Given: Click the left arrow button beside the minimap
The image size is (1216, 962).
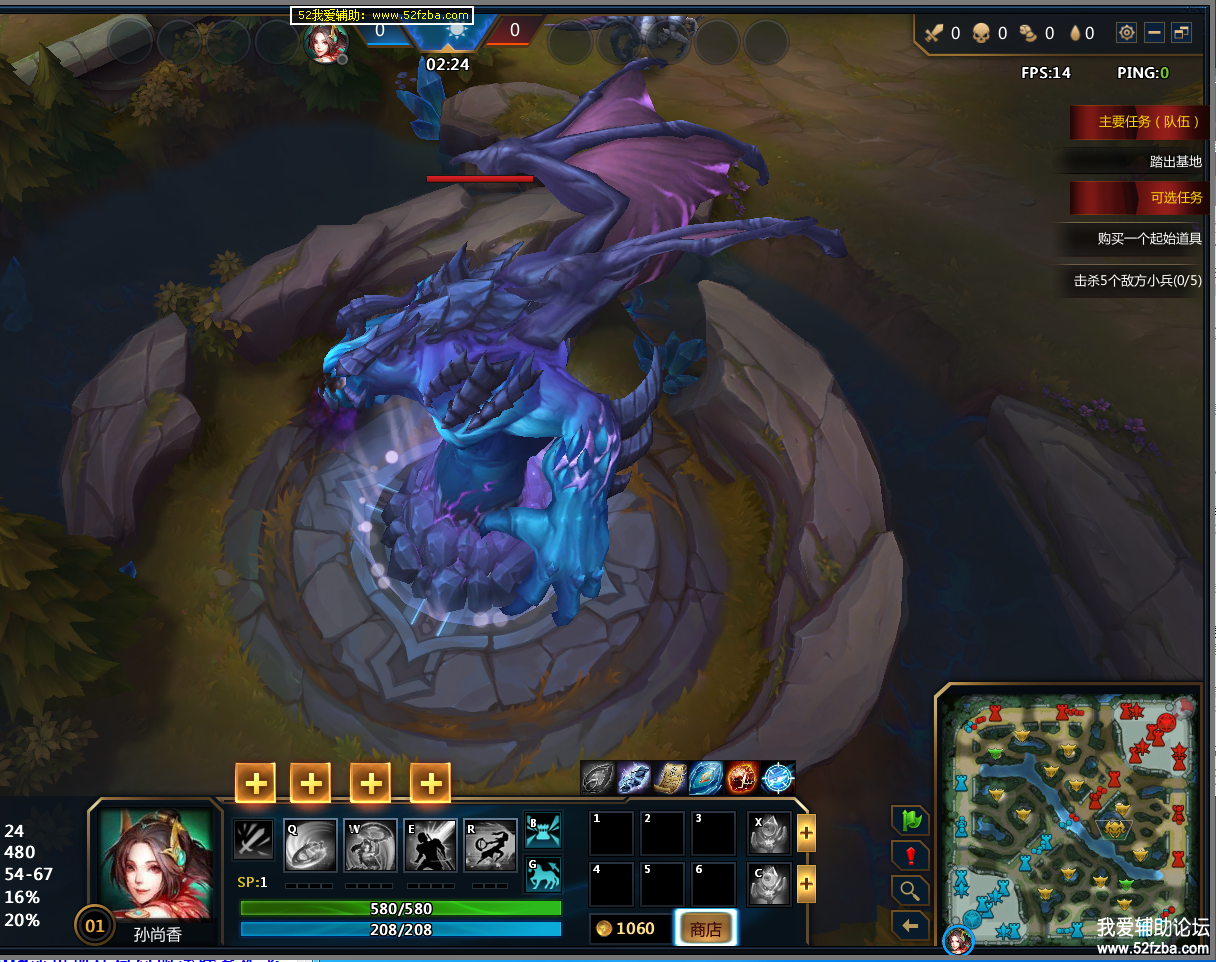Looking at the screenshot, I should (910, 926).
